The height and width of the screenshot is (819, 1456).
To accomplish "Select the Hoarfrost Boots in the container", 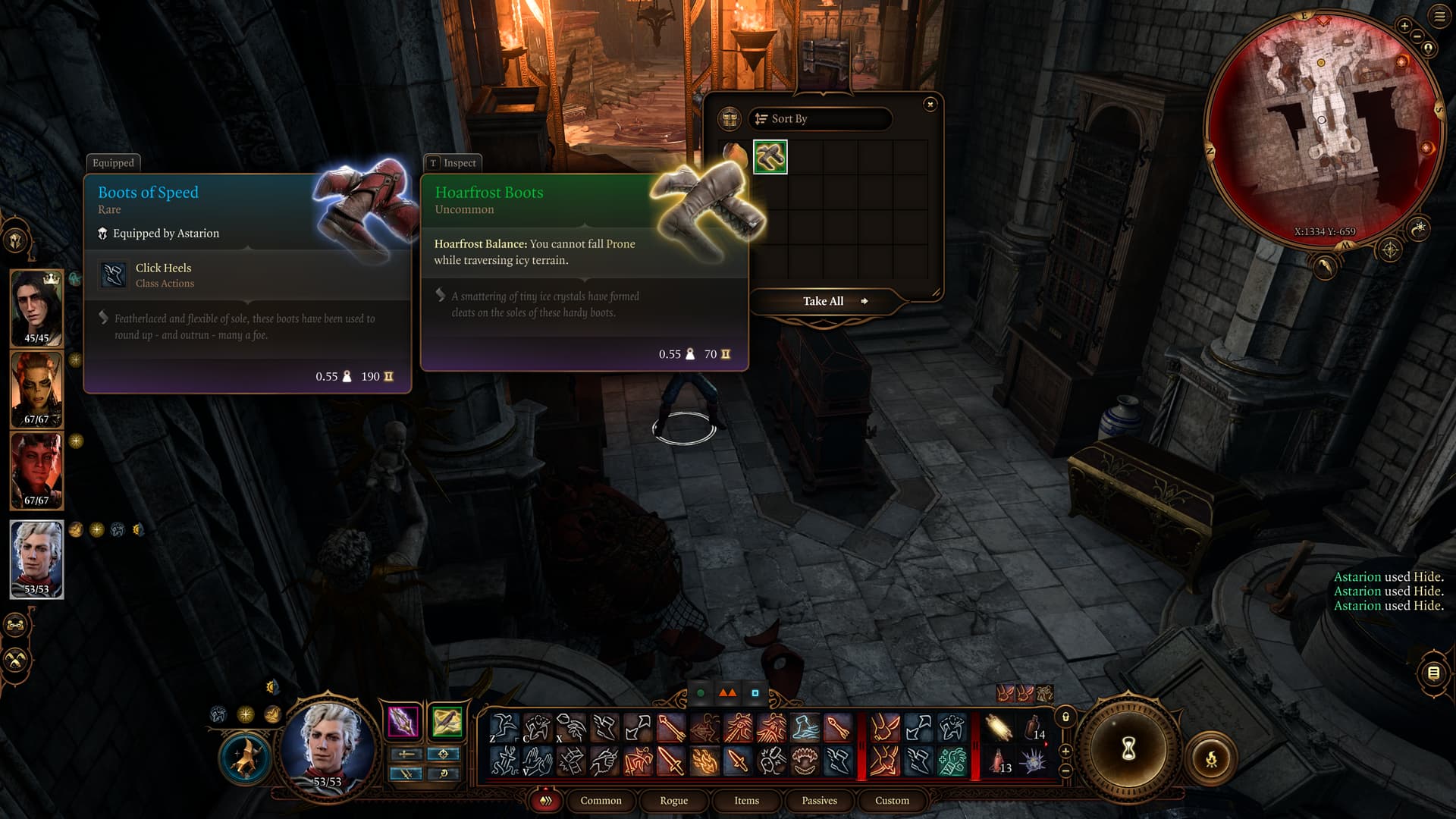I will [x=770, y=157].
